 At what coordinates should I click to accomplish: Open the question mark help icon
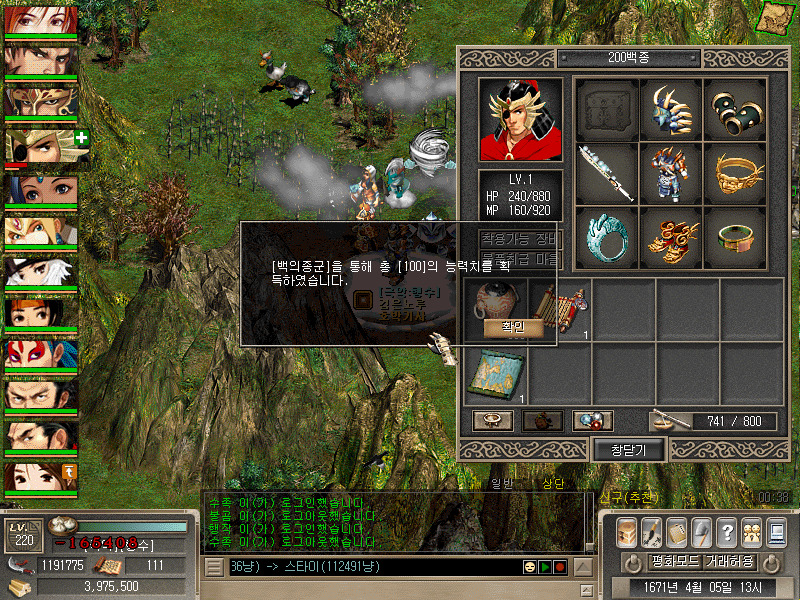click(726, 532)
